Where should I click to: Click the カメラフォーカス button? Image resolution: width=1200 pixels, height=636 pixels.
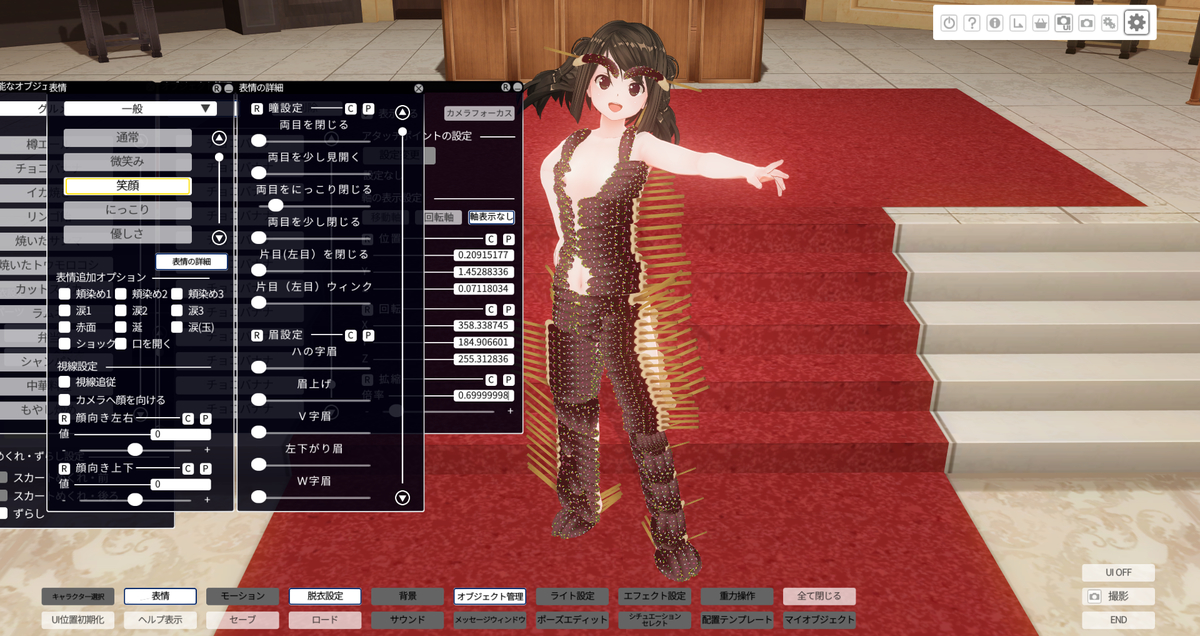(x=479, y=114)
